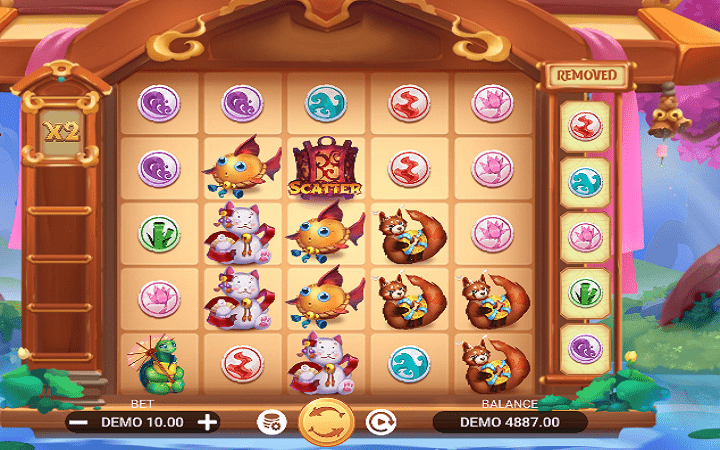Increase the bet with the plus button

click(x=207, y=422)
